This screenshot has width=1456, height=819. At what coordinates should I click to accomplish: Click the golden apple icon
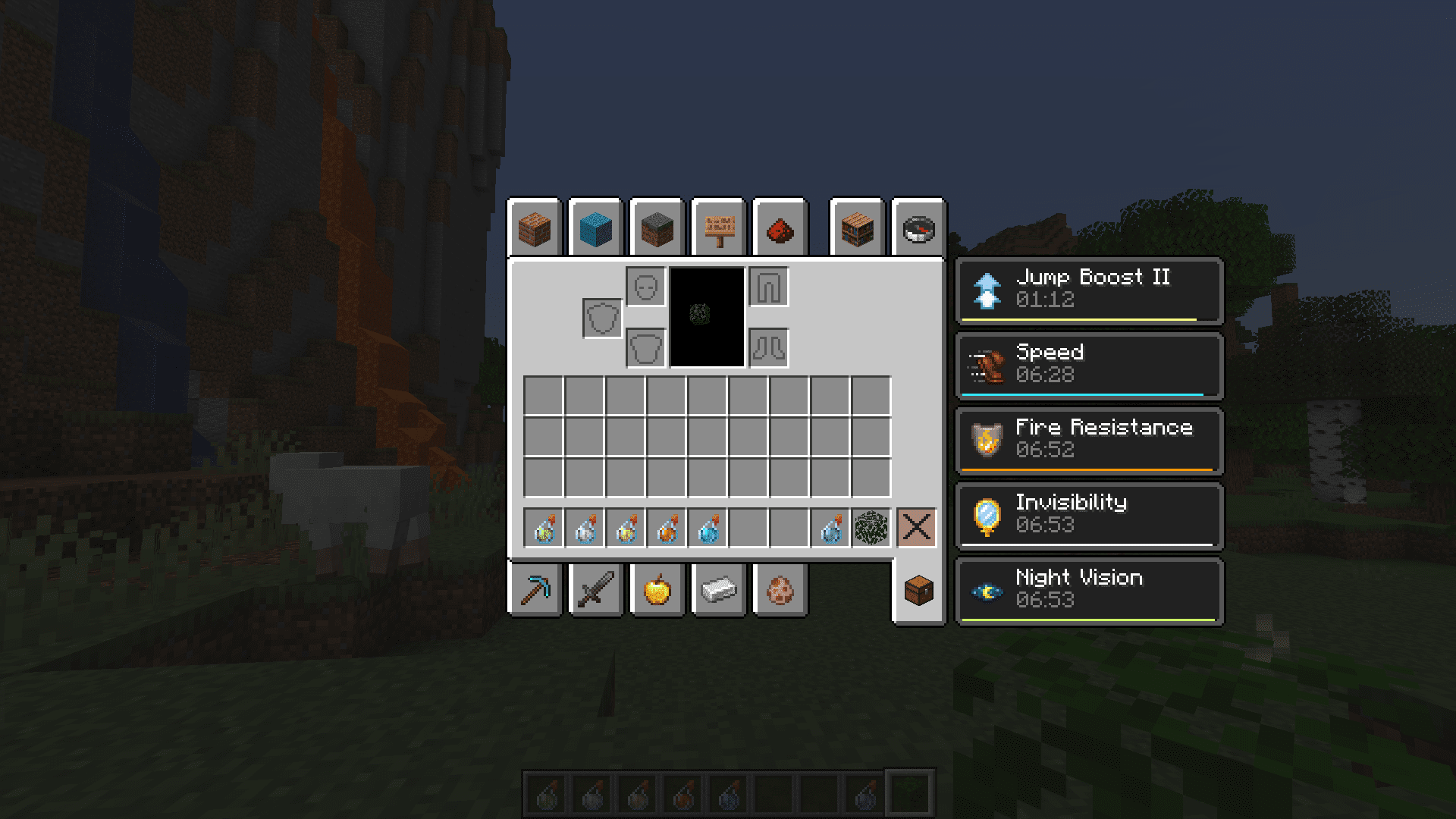(x=657, y=591)
